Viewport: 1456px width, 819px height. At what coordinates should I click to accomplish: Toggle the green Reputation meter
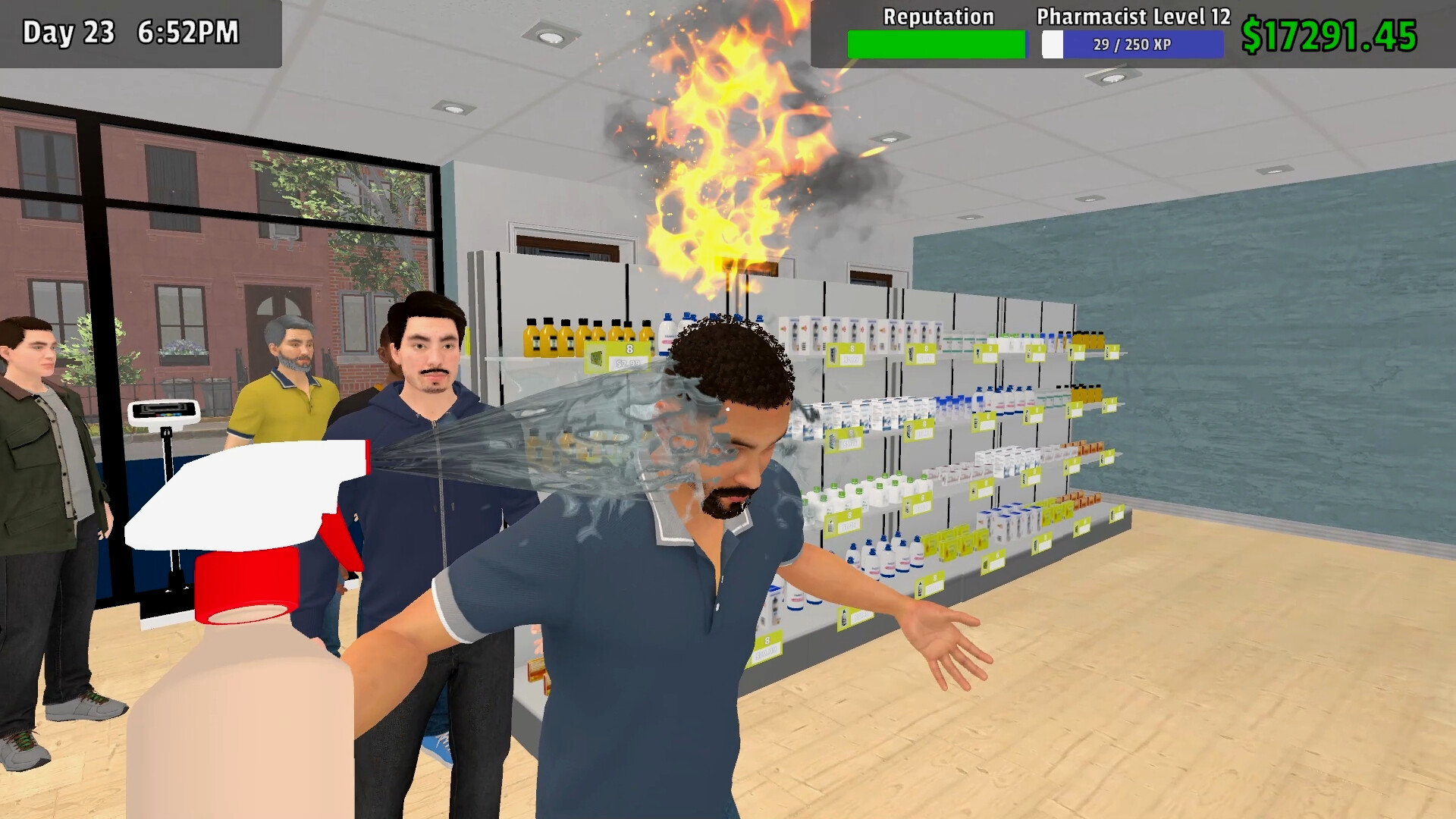coord(937,43)
